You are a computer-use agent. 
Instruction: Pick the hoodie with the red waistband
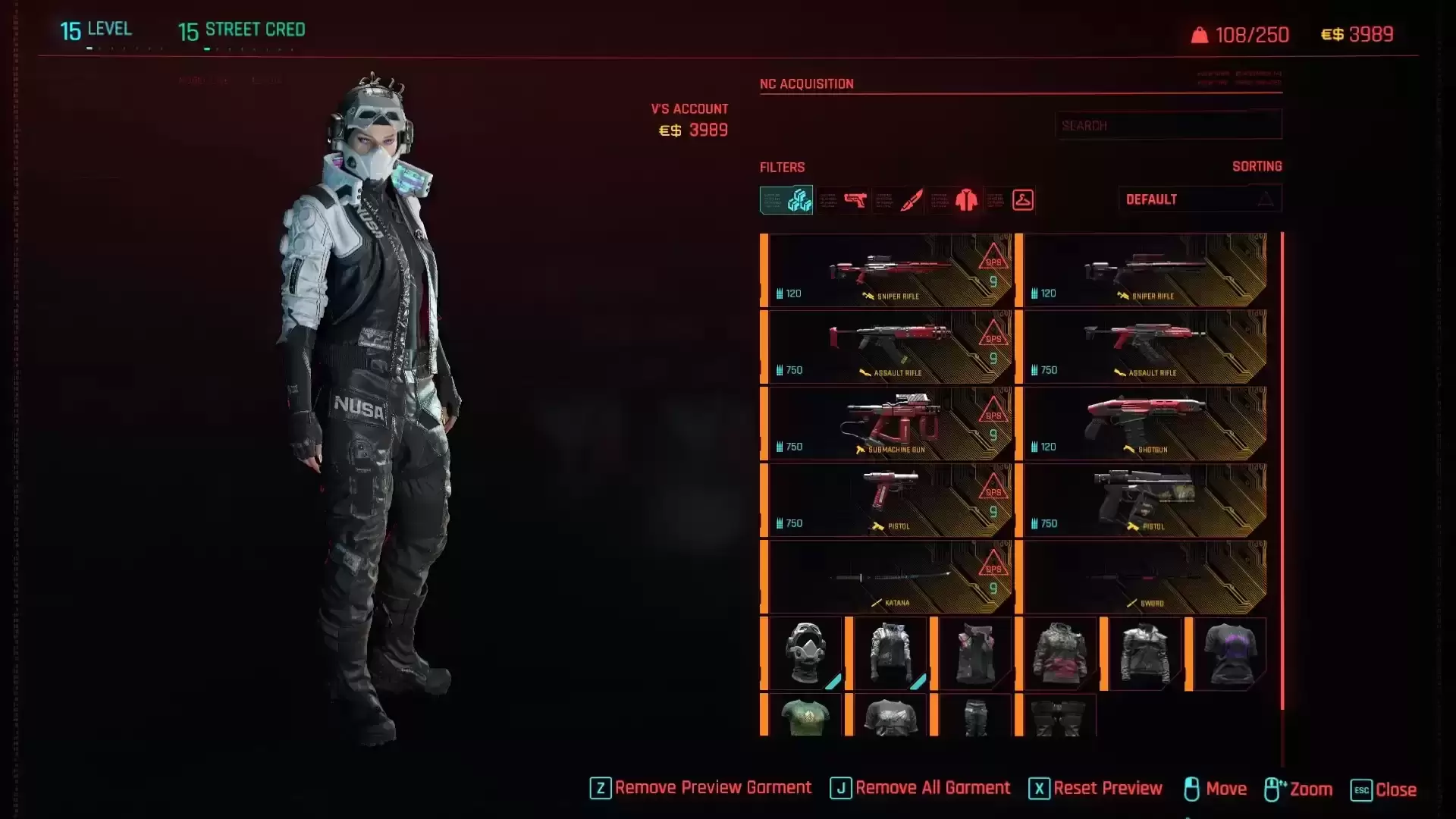tap(1059, 654)
